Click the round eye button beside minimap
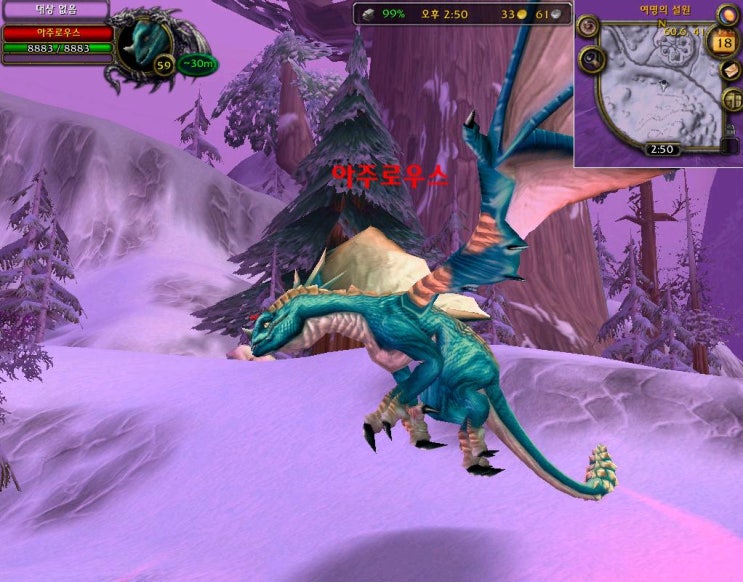 pos(588,26)
